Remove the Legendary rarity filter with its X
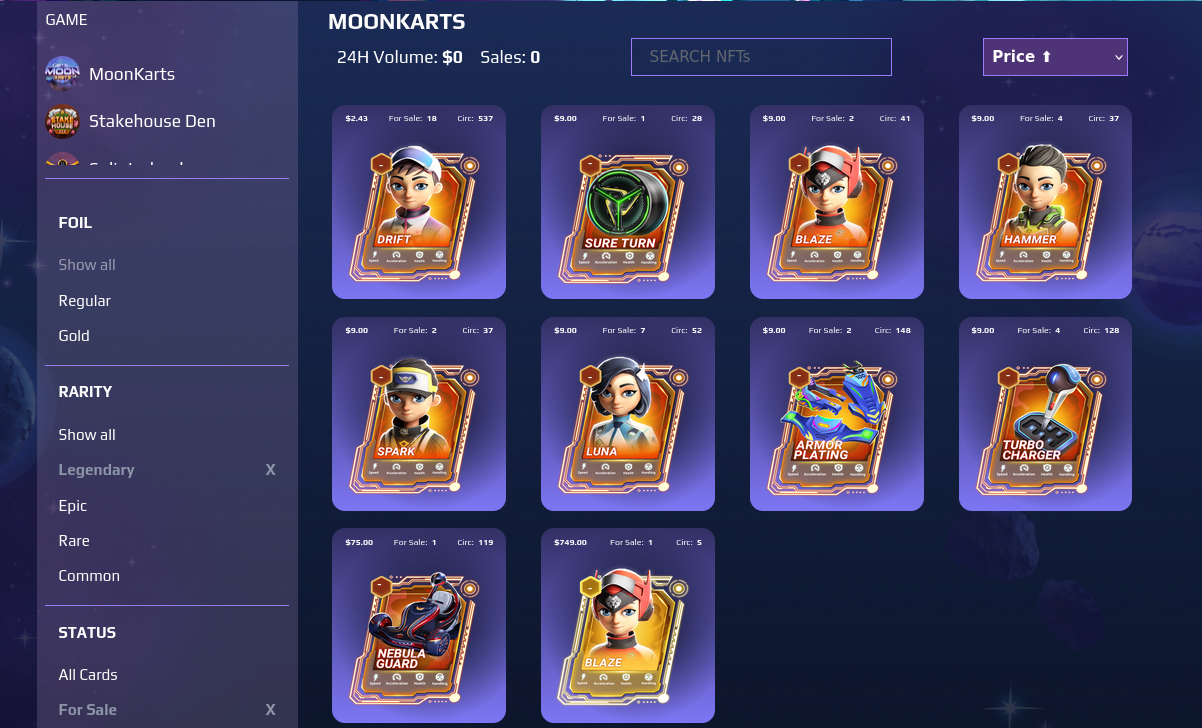1202x728 pixels. (x=270, y=470)
